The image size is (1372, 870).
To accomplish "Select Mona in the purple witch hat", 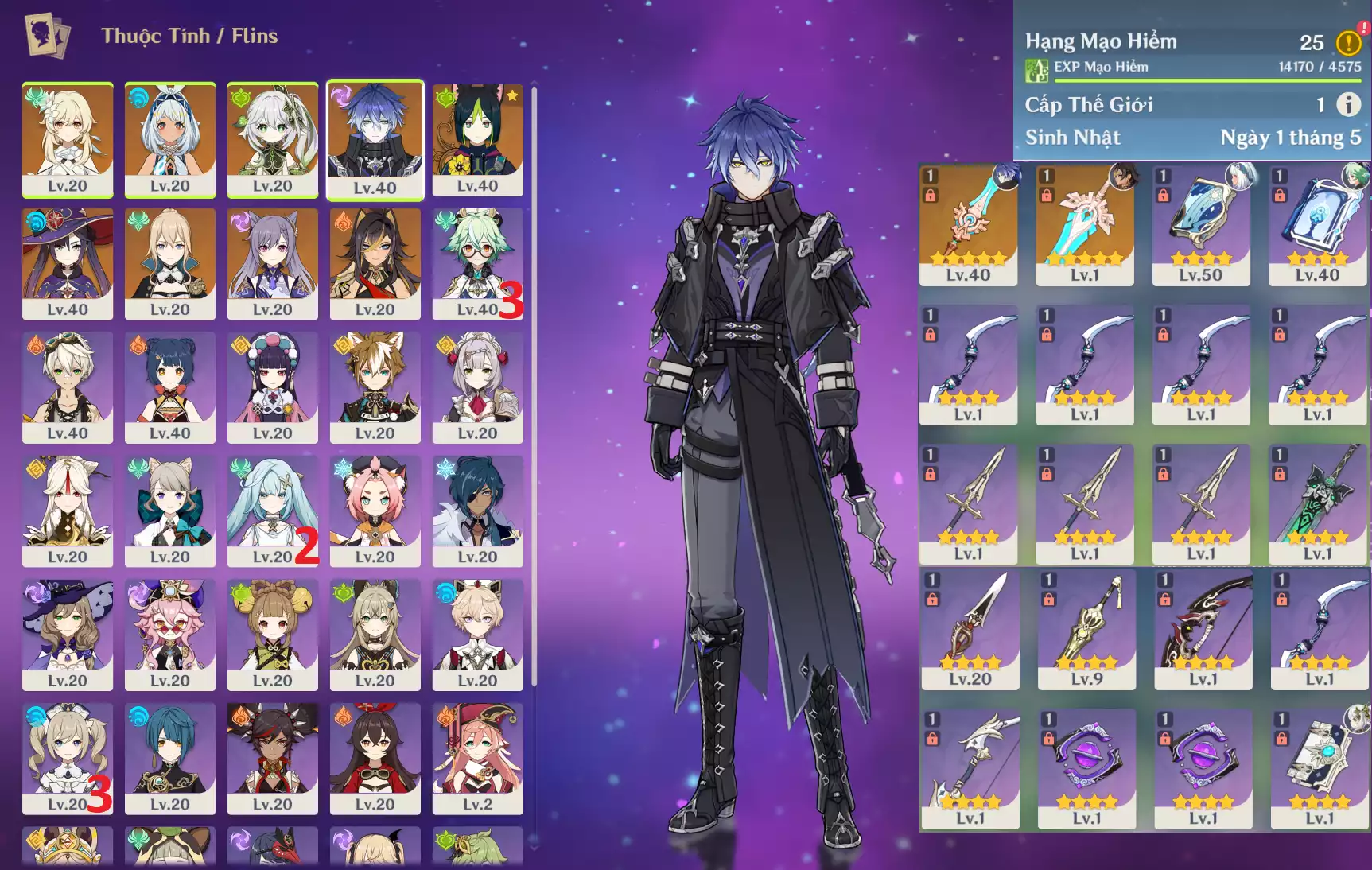I will [x=68, y=263].
